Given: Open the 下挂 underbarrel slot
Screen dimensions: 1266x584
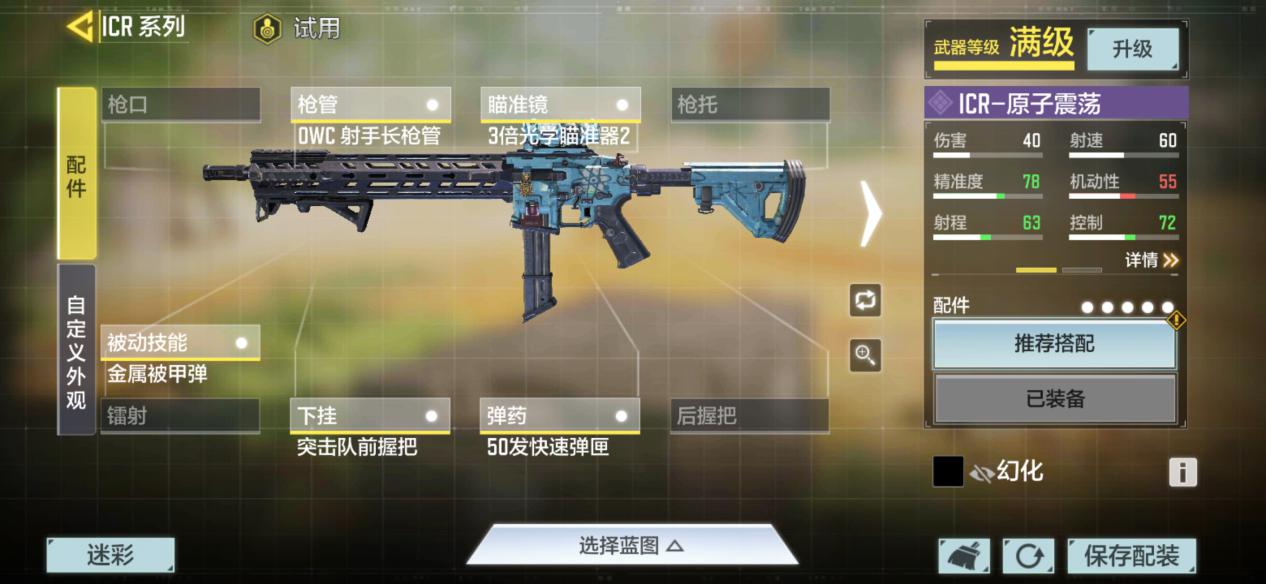Looking at the screenshot, I should click(x=370, y=416).
